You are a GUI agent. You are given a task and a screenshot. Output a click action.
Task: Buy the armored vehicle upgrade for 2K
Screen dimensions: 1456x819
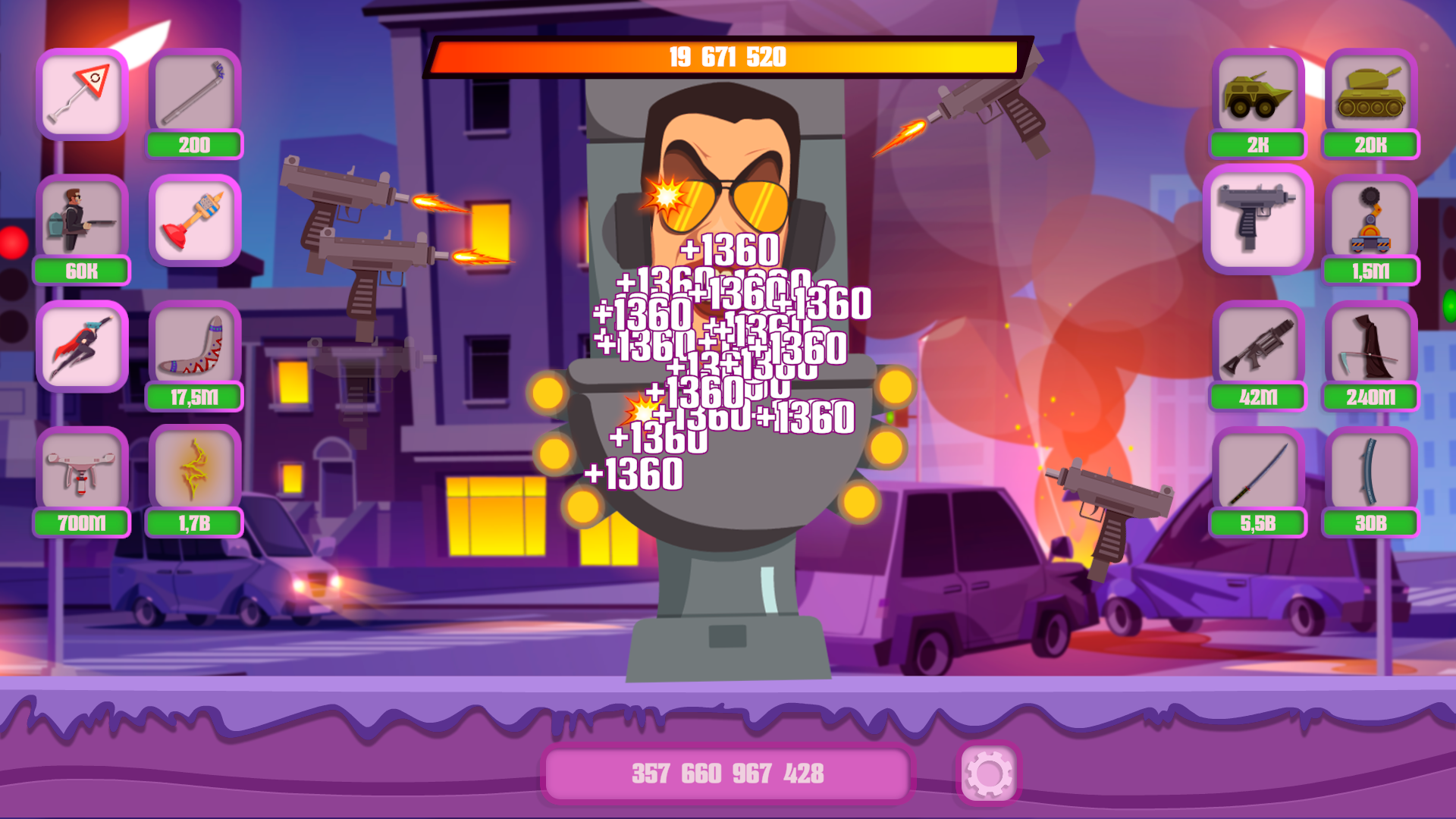coord(1259,95)
